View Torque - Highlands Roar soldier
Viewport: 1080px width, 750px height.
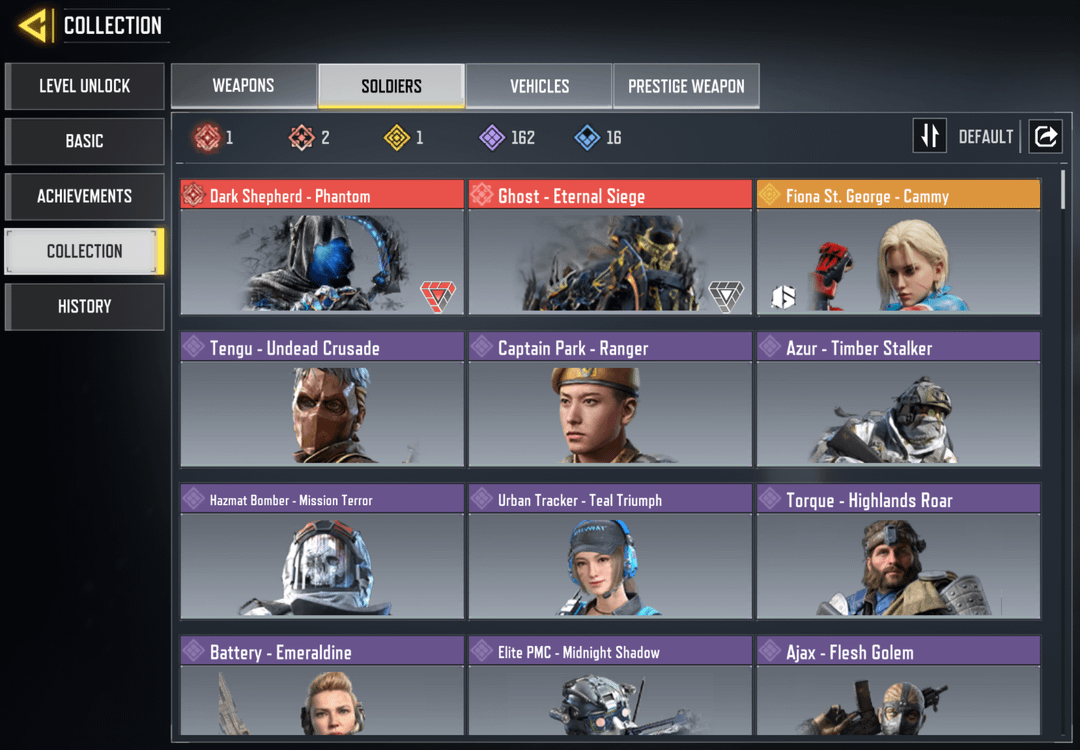pos(898,552)
